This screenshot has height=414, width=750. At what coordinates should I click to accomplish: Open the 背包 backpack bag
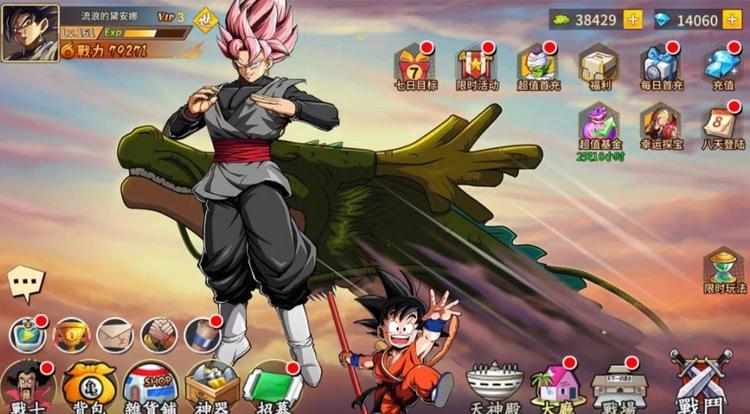(x=89, y=385)
